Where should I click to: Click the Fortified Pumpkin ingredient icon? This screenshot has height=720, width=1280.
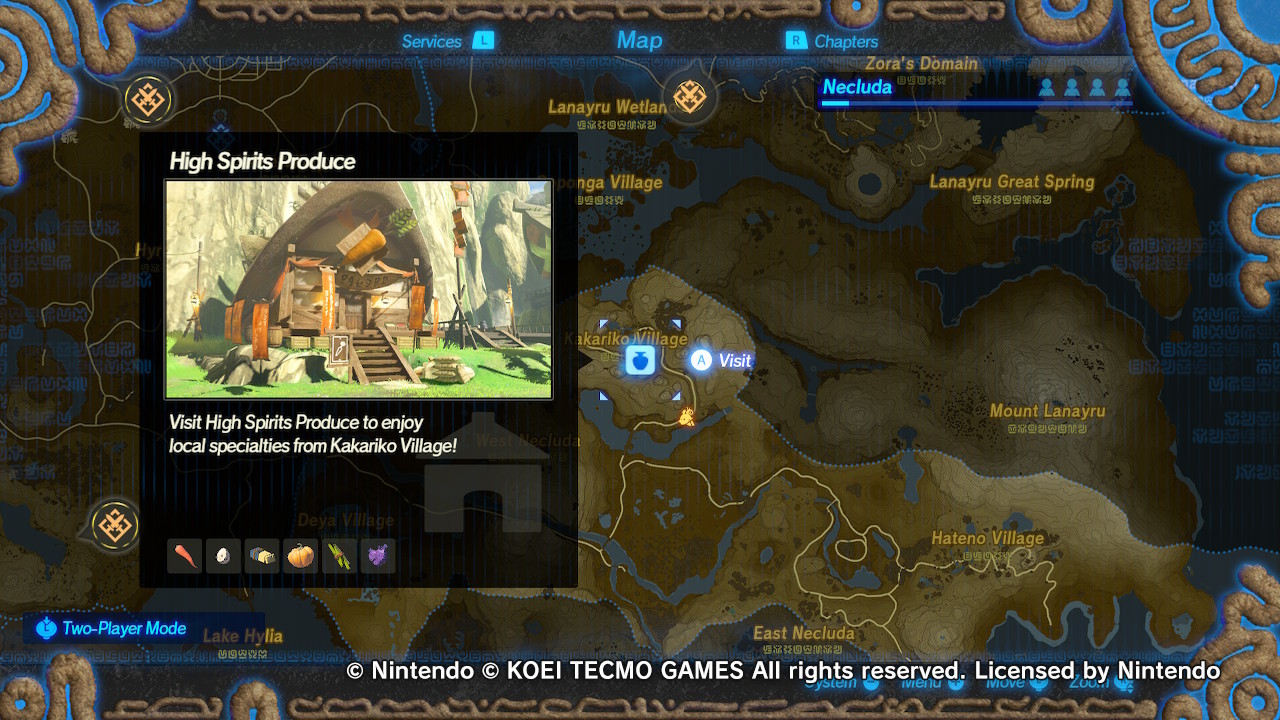coord(299,555)
